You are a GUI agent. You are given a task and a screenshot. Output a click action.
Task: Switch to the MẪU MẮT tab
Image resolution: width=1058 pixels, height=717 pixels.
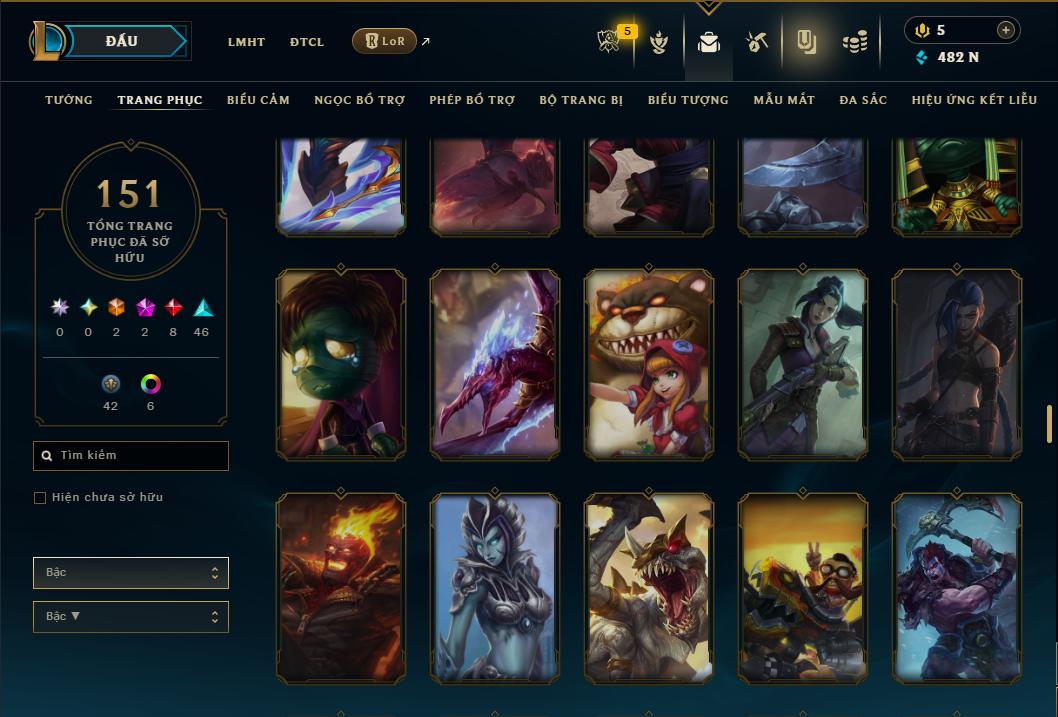coord(784,100)
